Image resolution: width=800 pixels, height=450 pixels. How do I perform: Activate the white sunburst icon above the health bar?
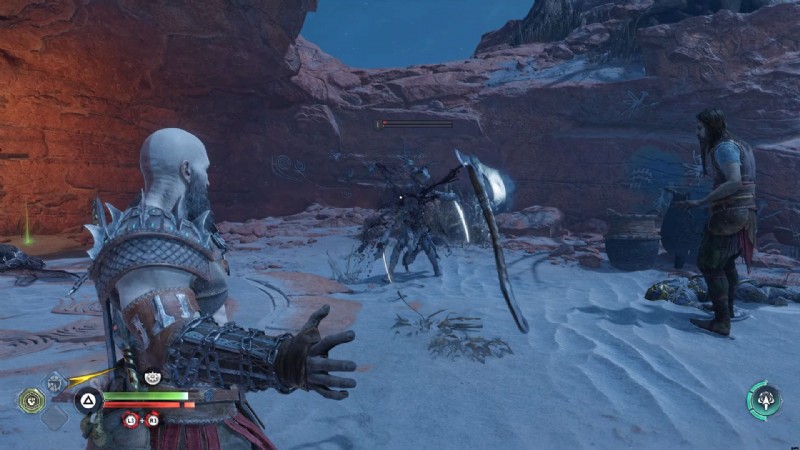coord(153,377)
